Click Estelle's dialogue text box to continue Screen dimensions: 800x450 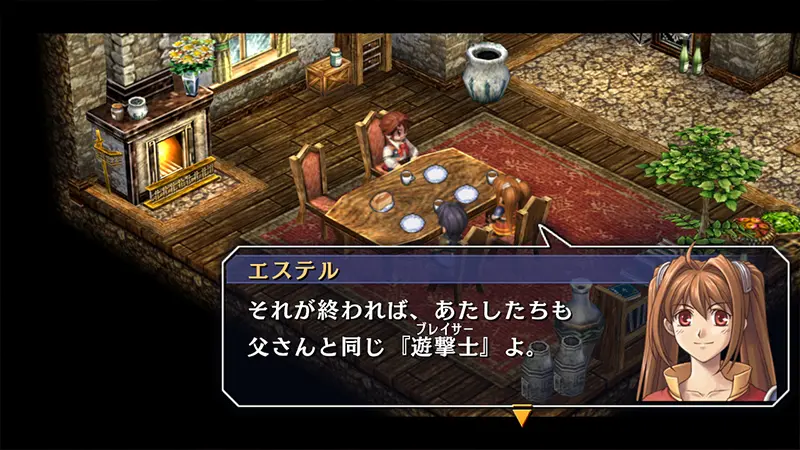pyautogui.click(x=430, y=330)
